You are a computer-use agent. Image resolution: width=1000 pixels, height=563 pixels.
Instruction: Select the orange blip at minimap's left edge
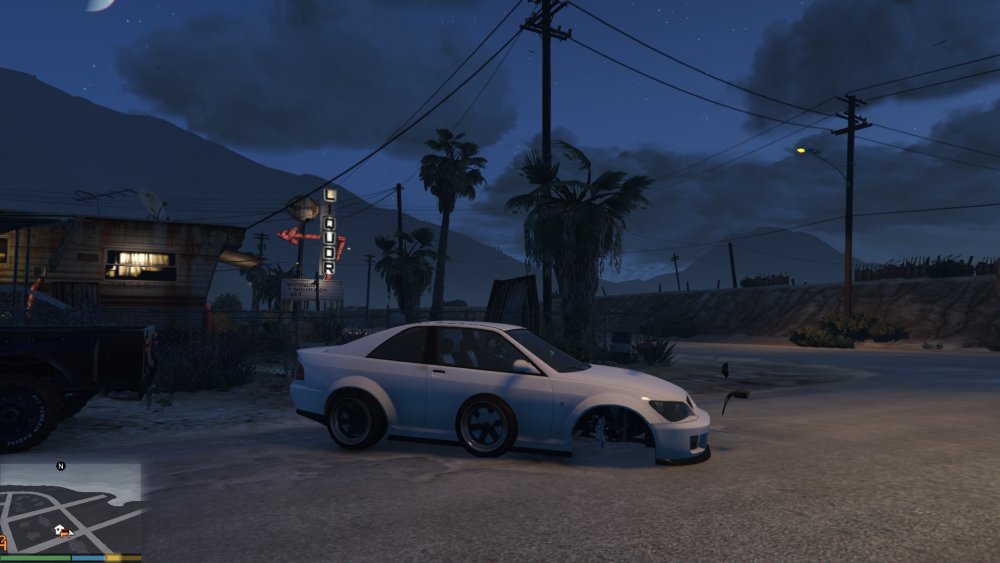[x=3, y=541]
